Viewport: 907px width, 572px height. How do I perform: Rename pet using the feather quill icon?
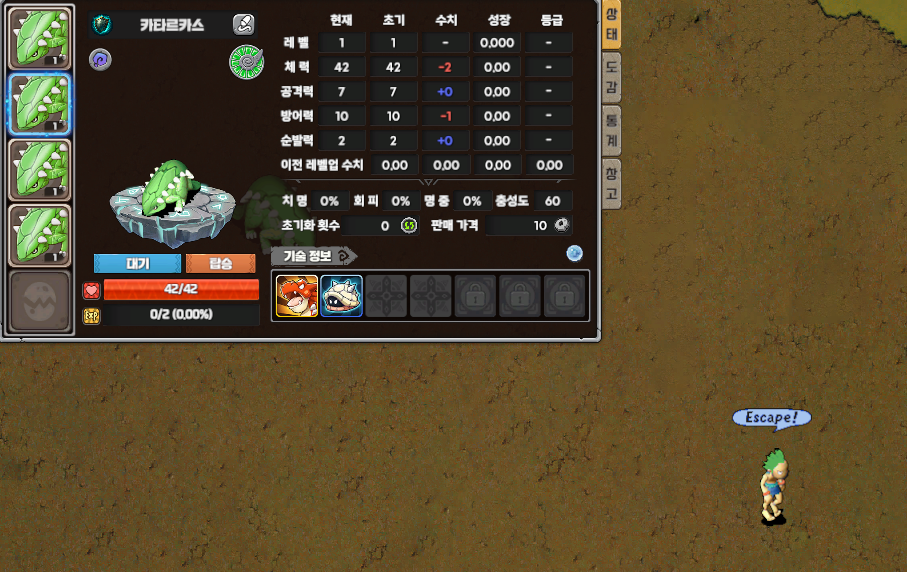[x=243, y=25]
